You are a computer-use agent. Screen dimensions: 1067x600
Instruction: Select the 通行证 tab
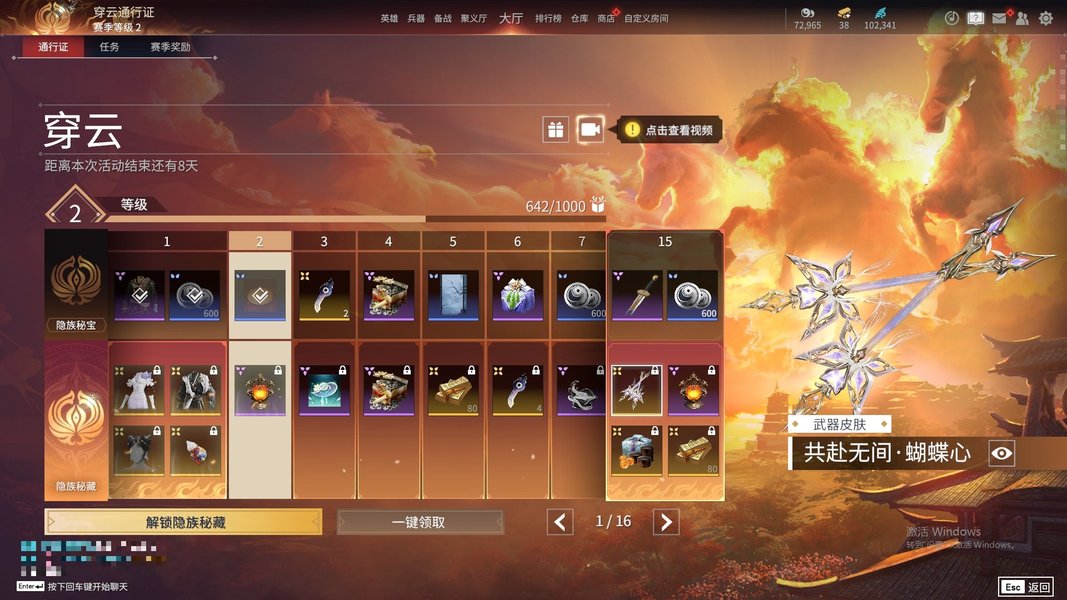[53, 47]
